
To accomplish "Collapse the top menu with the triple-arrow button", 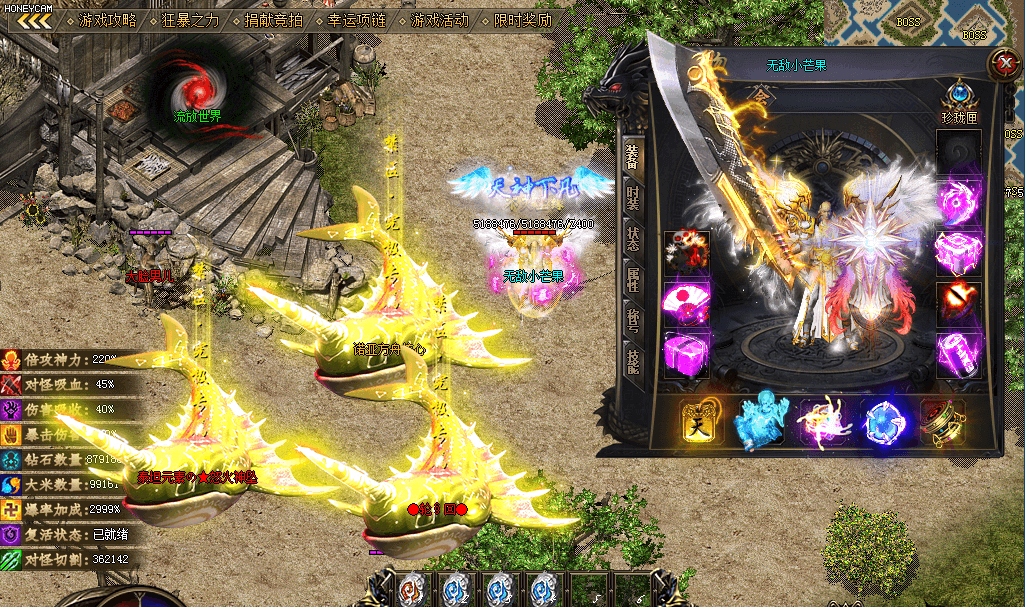I will pos(34,20).
